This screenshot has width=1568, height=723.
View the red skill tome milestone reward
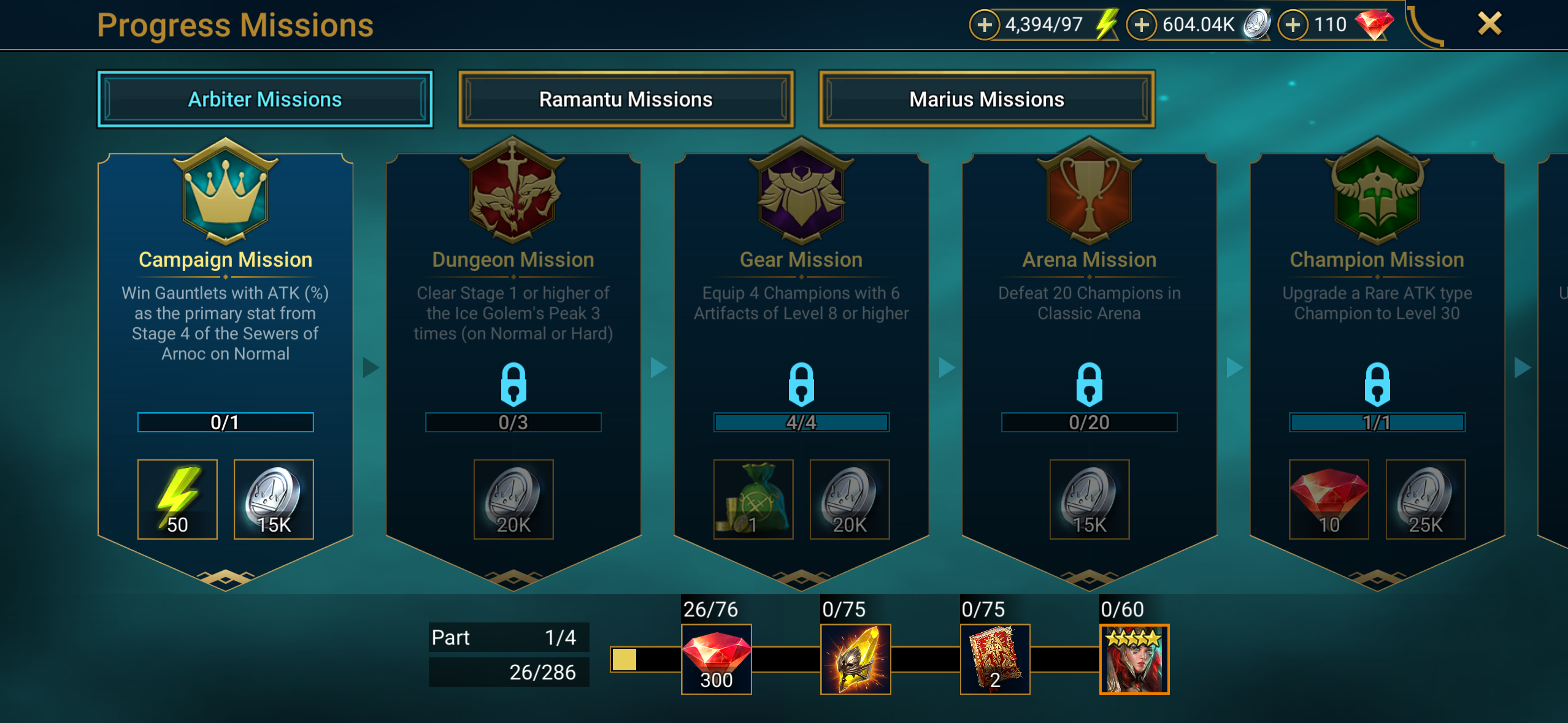[x=995, y=659]
